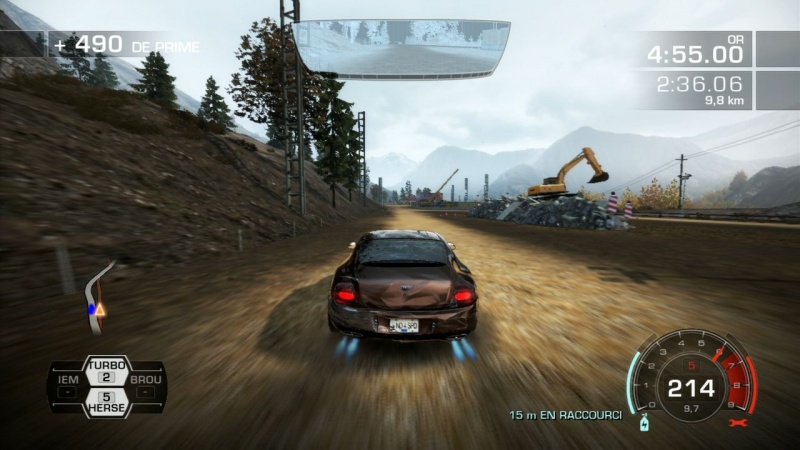Screen dimensions: 800x450
Task: Click the blue nitrous bottle icon
Action: pyautogui.click(x=646, y=422)
